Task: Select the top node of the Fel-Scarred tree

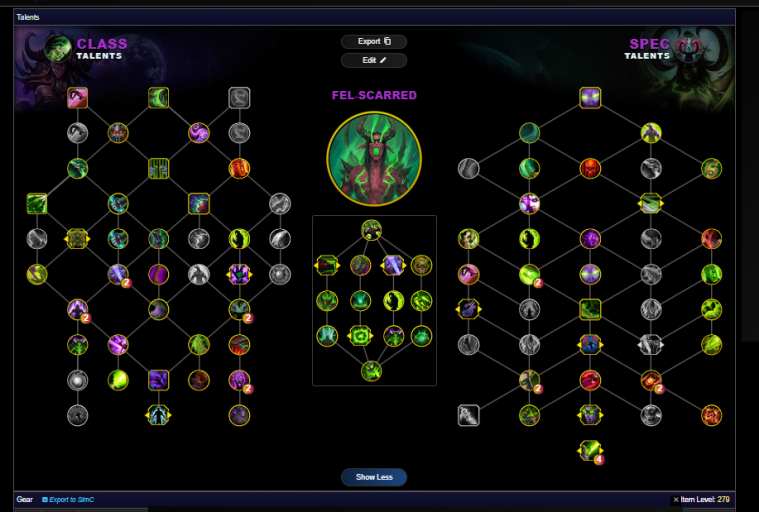Action: click(372, 229)
